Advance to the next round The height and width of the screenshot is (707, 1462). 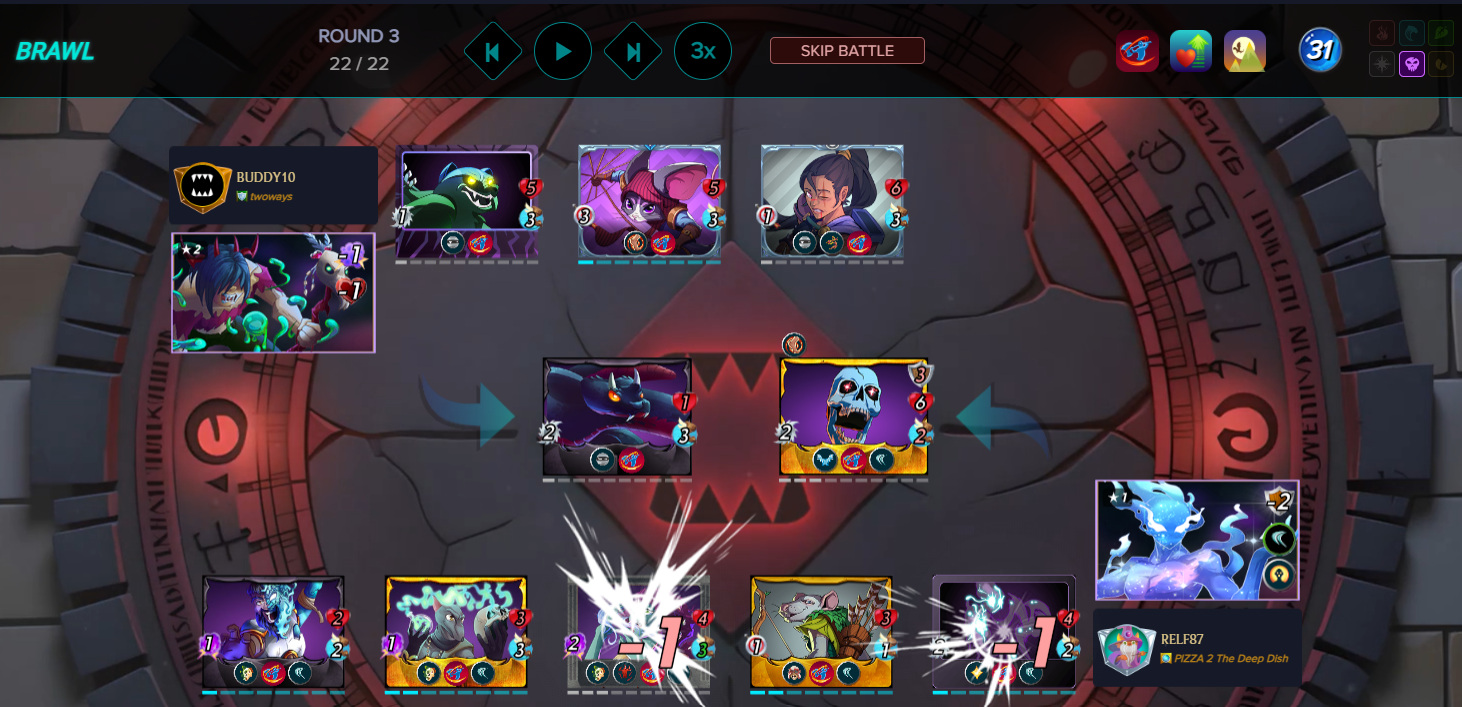pos(633,51)
